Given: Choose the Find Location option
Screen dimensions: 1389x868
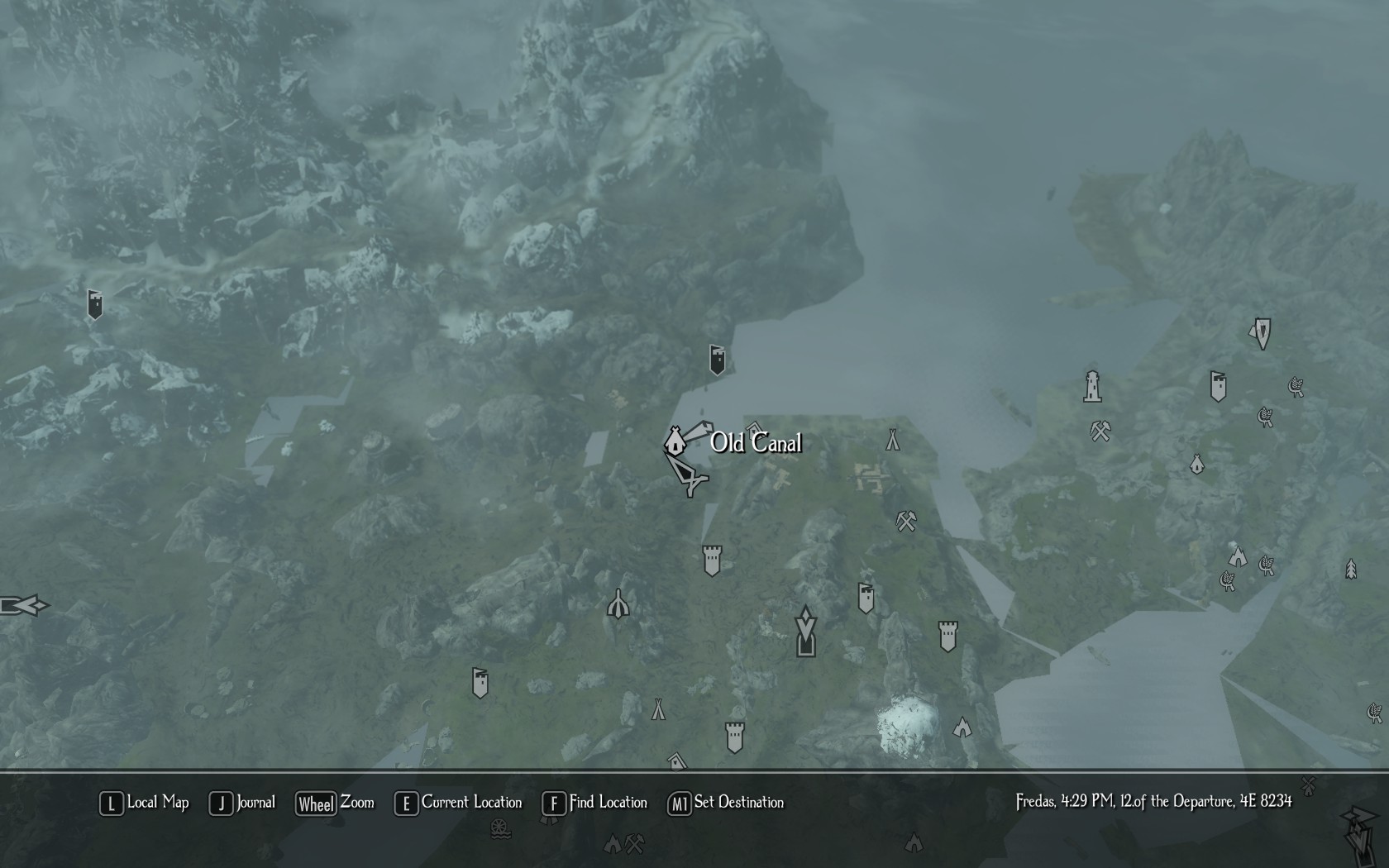Looking at the screenshot, I should click(594, 803).
